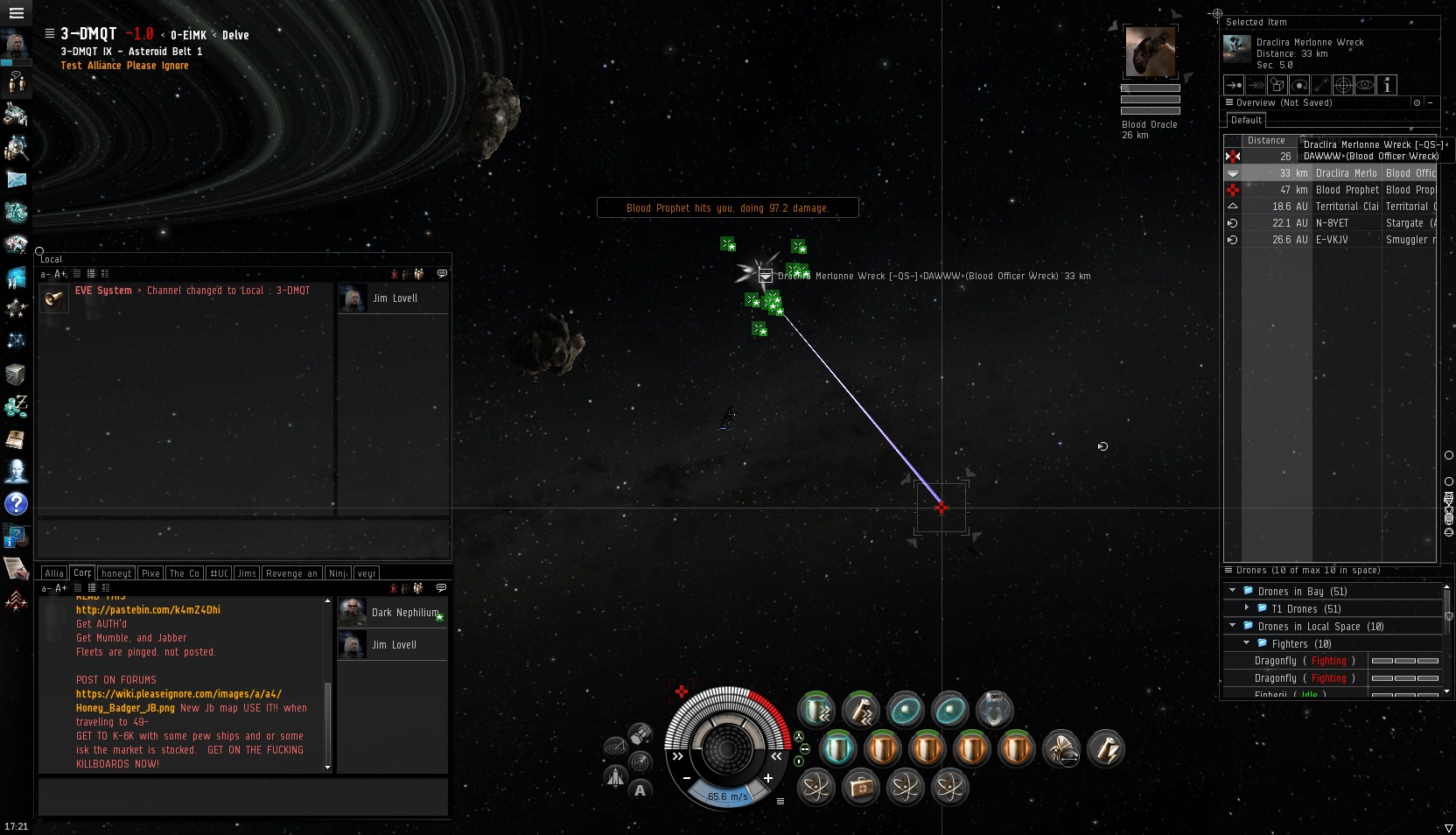The width and height of the screenshot is (1456, 835).
Task: Open info for the selected wreck
Action: [1387, 85]
